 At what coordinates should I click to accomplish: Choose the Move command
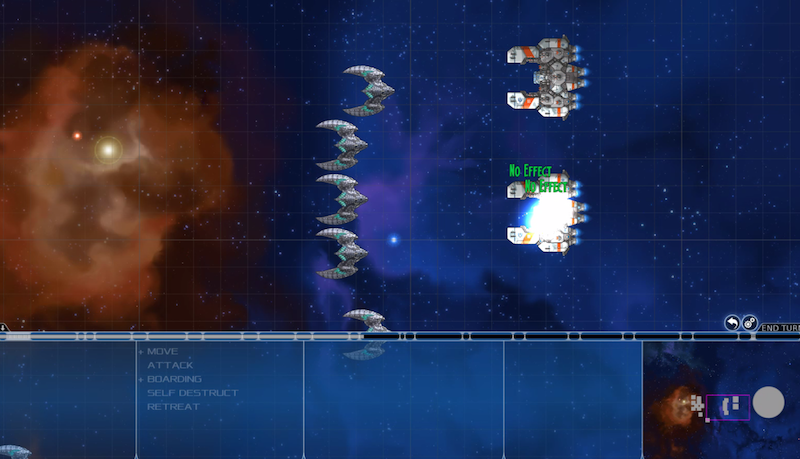tap(162, 352)
